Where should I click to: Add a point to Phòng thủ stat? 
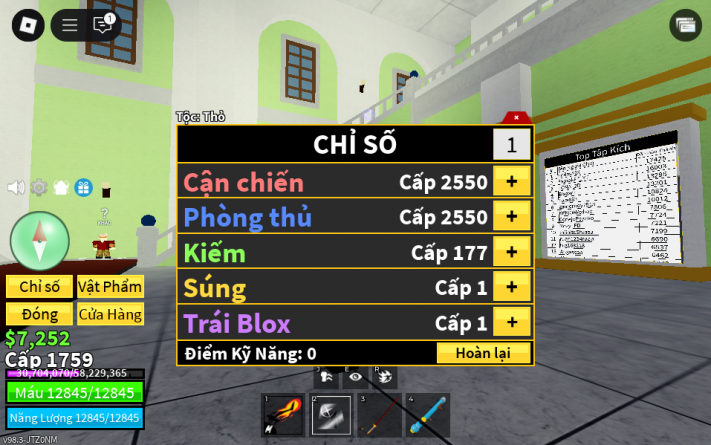tap(511, 217)
